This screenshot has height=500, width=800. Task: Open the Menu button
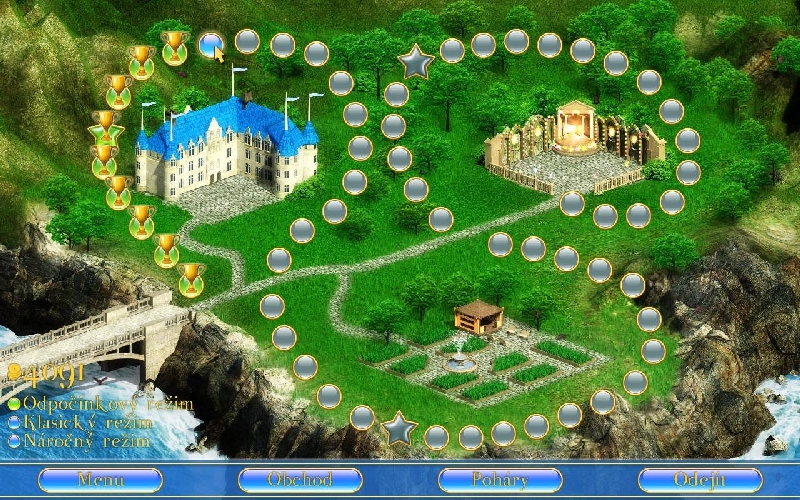click(100, 480)
